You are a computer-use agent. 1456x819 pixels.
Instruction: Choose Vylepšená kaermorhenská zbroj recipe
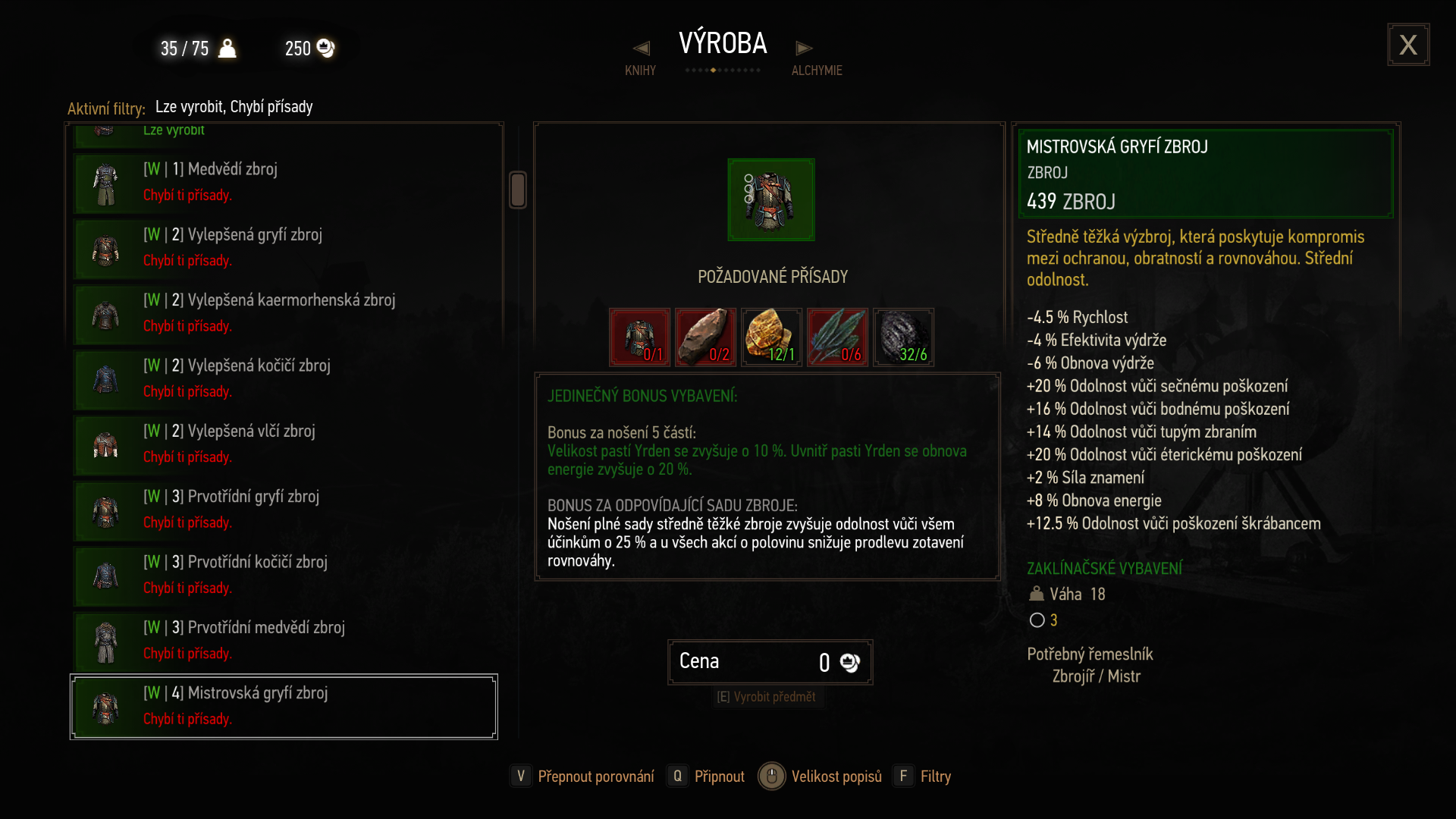(284, 313)
